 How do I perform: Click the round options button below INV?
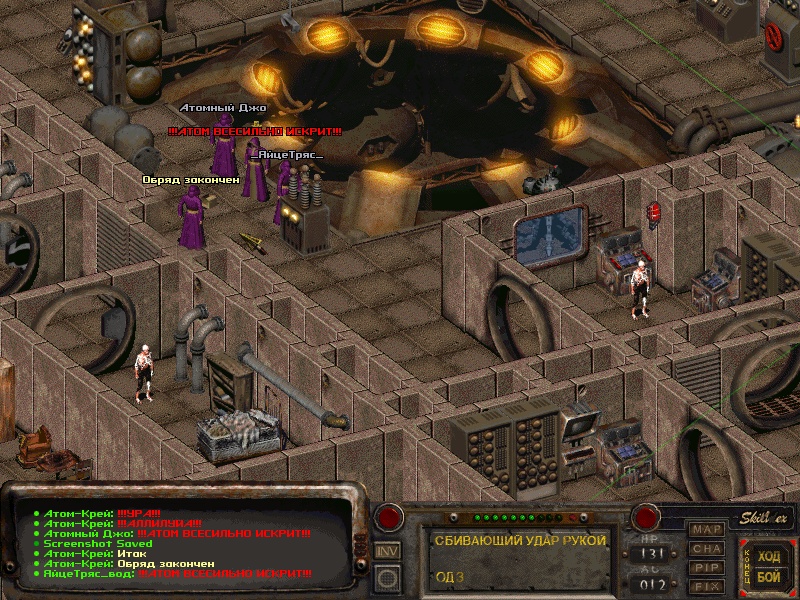click(387, 574)
